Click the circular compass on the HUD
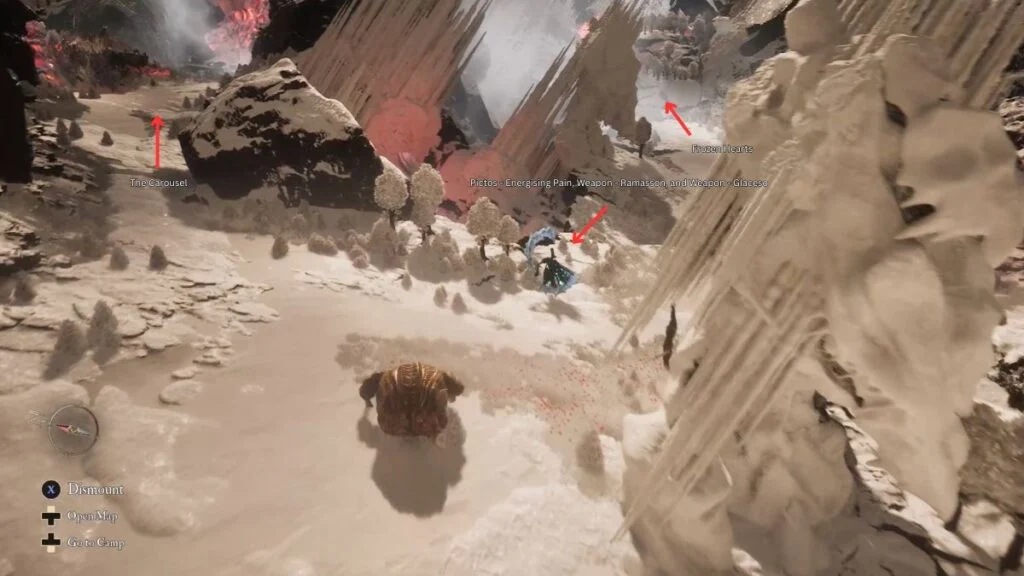The image size is (1024, 576). [73, 429]
